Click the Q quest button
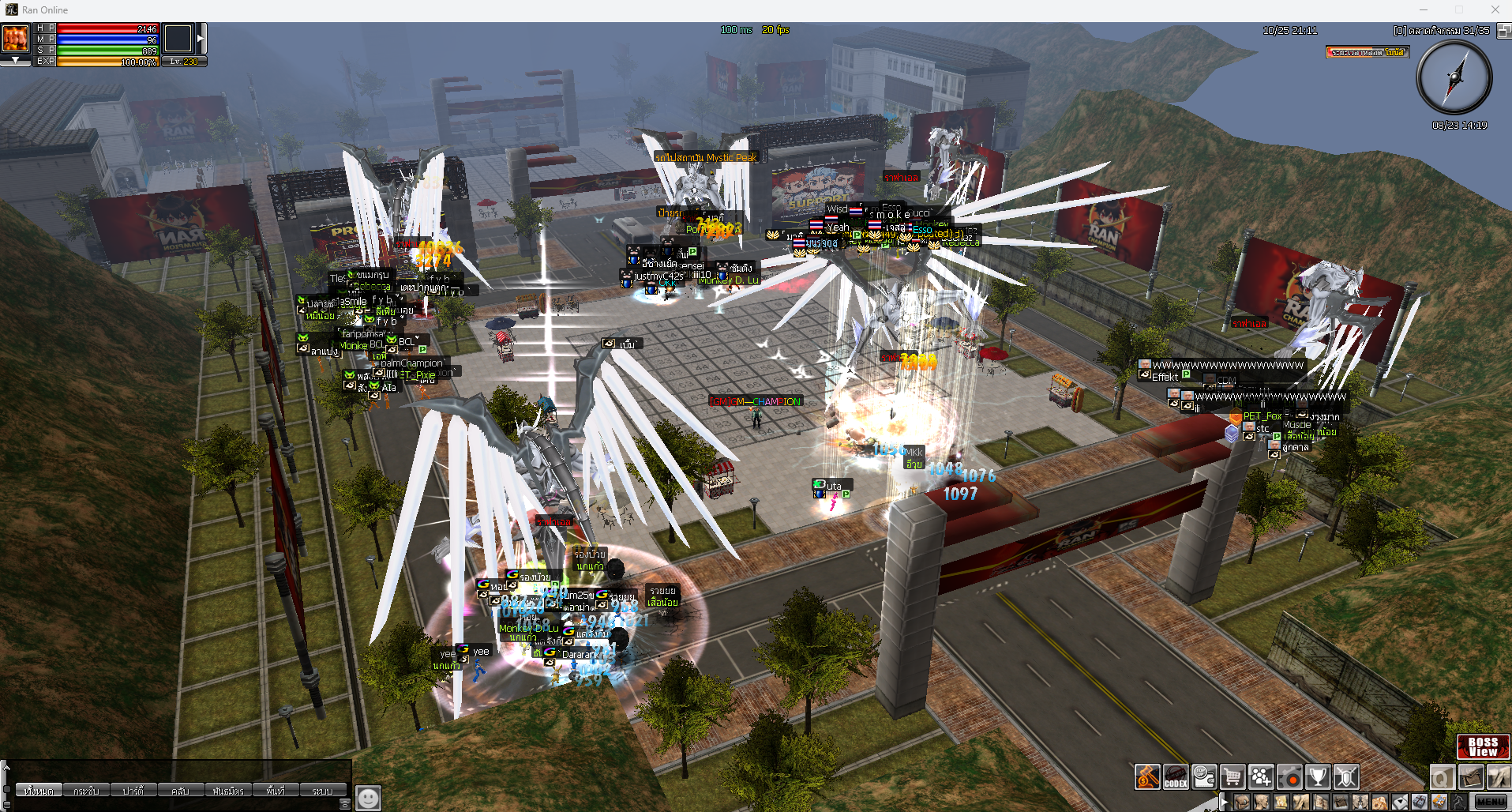This screenshot has width=1512, height=812. 1442,777
